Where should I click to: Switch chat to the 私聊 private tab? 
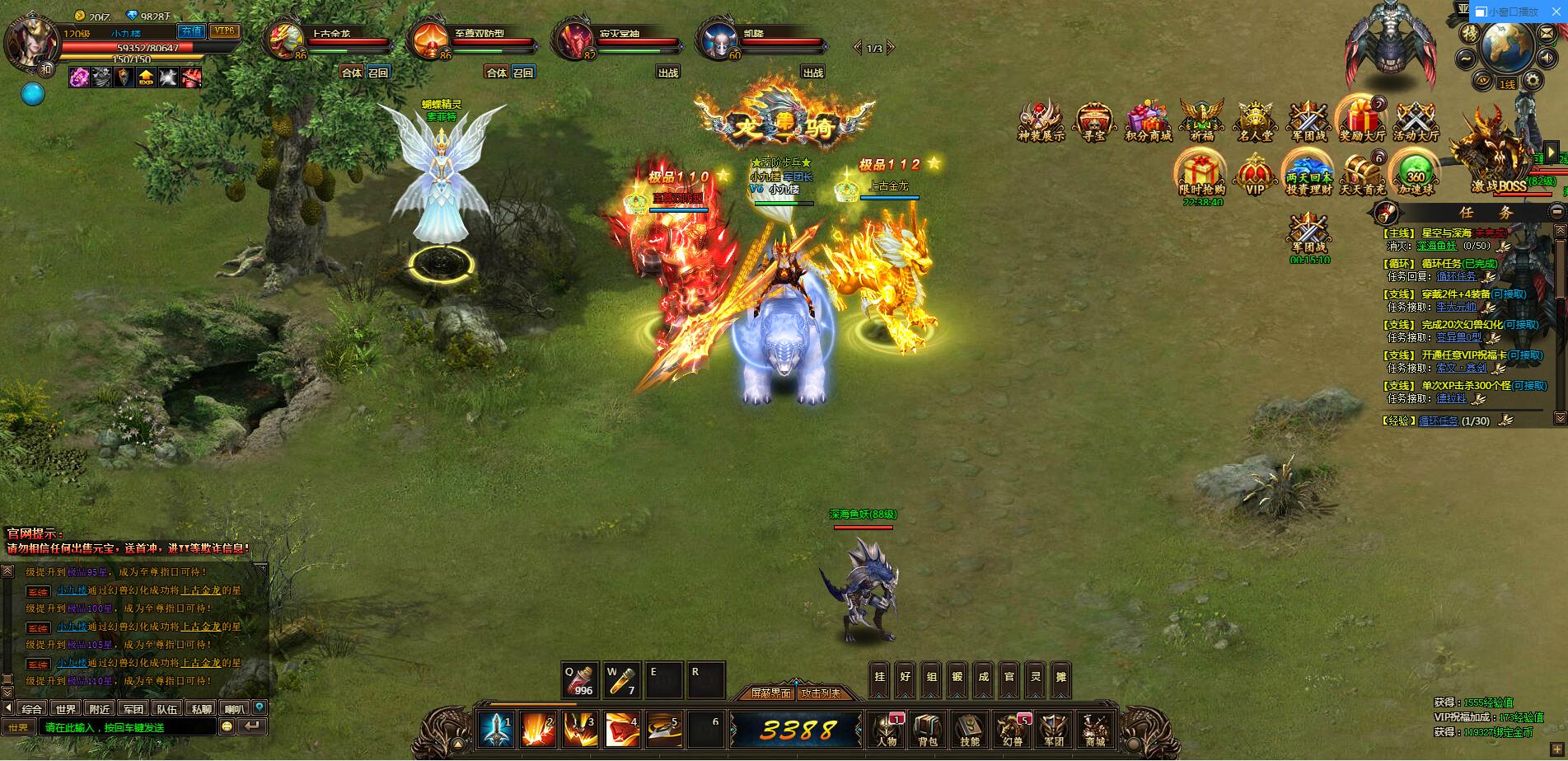tap(201, 708)
